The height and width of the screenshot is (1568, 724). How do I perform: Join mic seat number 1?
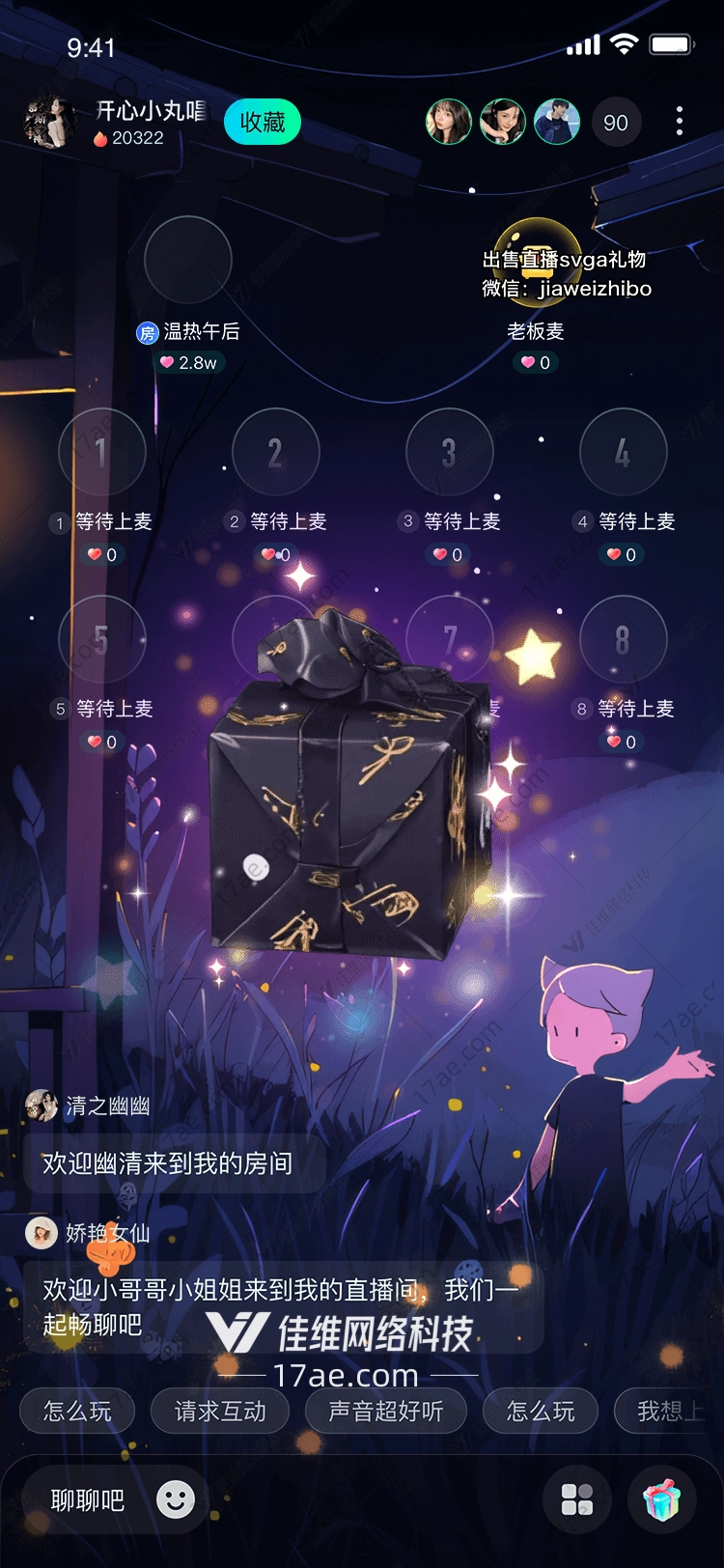(x=101, y=452)
